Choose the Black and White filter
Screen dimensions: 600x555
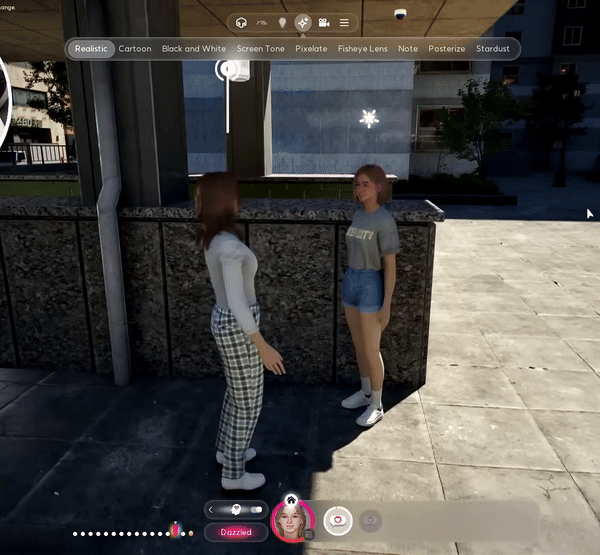click(194, 49)
